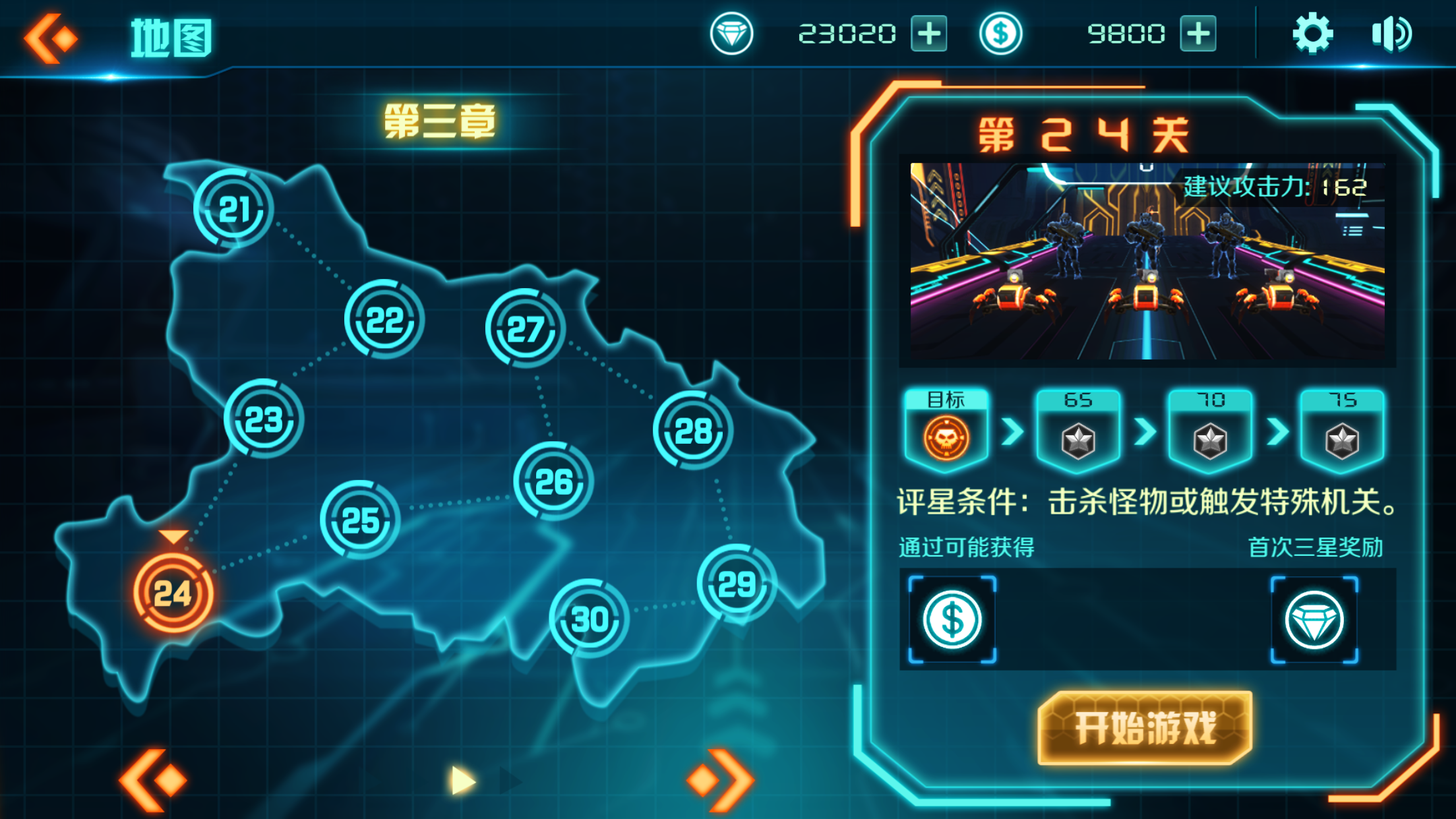Select level 27 on the map
The width and height of the screenshot is (1456, 819).
(524, 326)
